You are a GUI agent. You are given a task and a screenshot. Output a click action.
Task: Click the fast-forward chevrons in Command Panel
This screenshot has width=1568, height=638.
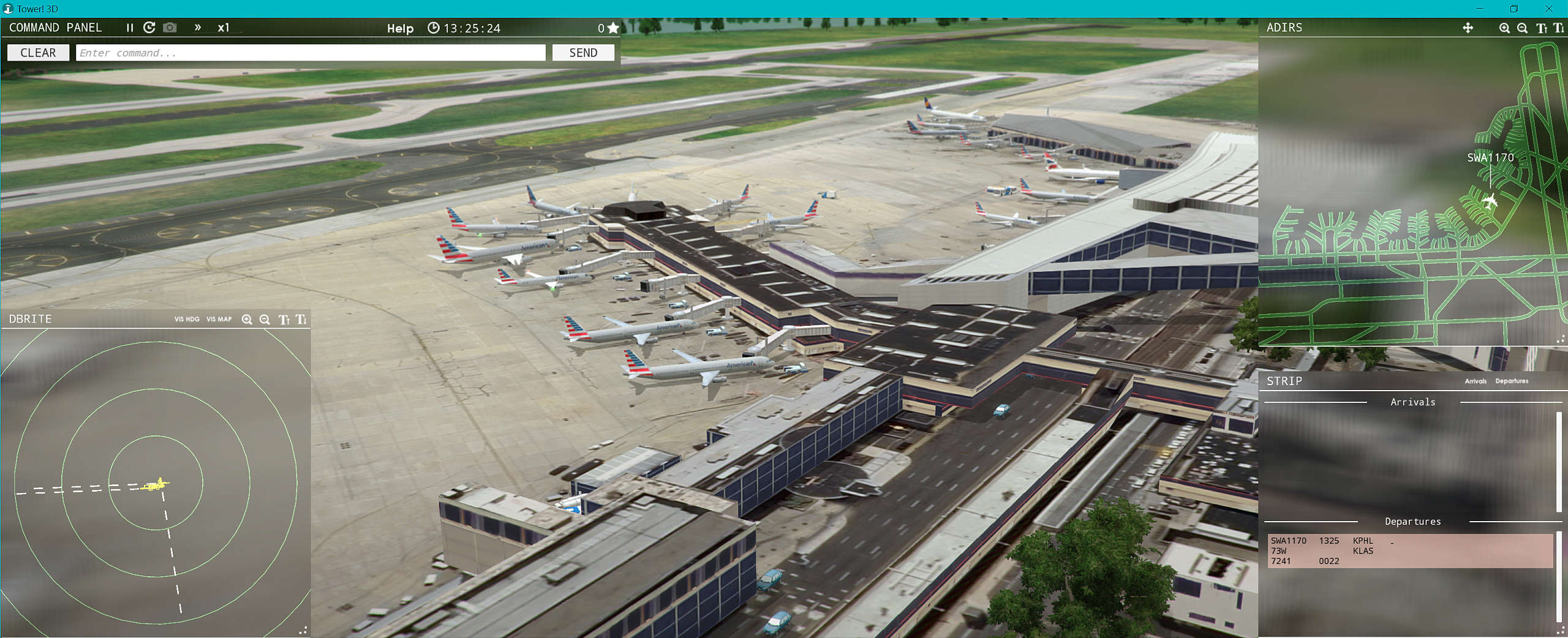click(197, 28)
